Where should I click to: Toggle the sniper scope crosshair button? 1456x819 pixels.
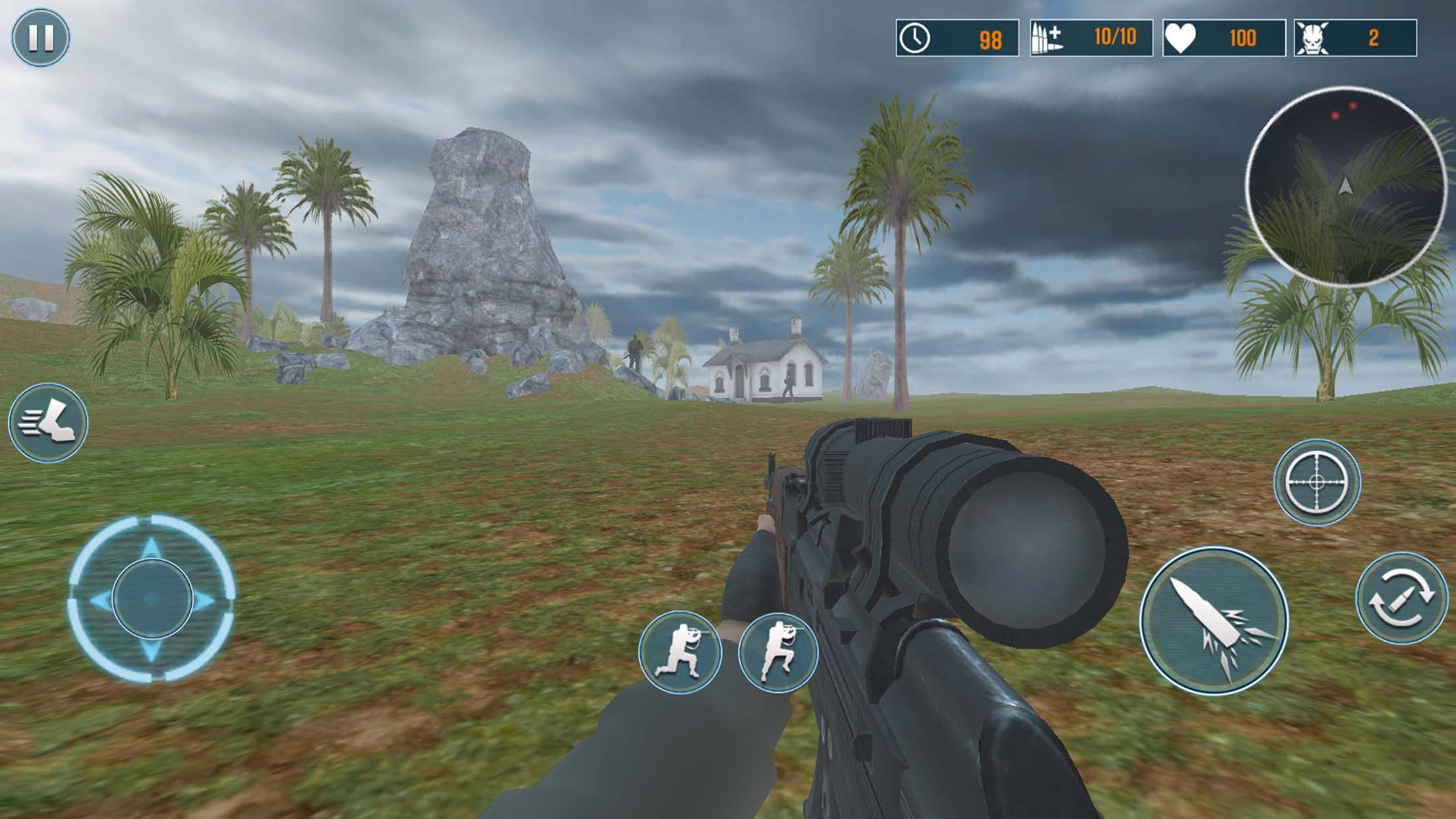pos(1316,482)
